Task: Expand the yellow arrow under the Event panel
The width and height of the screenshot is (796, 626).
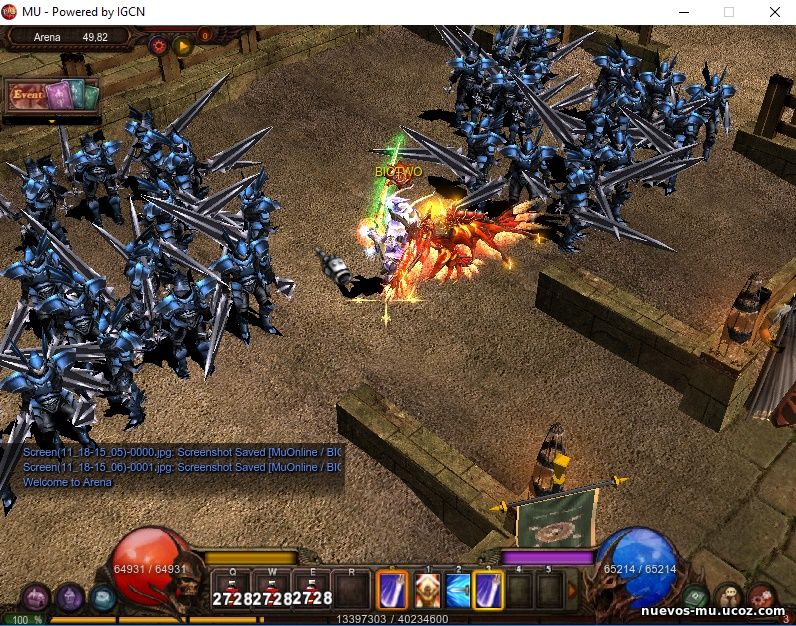Action: [x=52, y=121]
